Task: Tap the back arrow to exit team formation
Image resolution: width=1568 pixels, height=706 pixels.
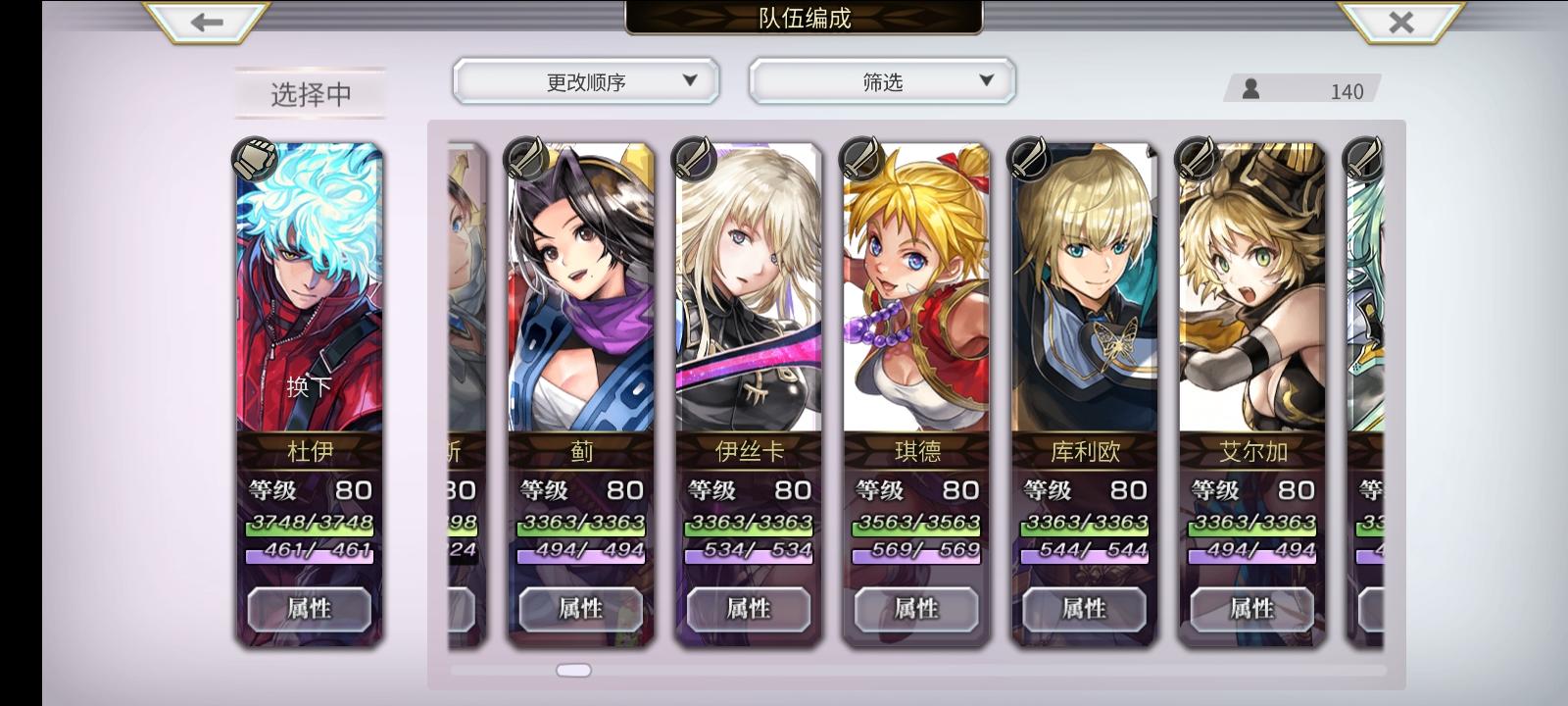Action: point(206,22)
